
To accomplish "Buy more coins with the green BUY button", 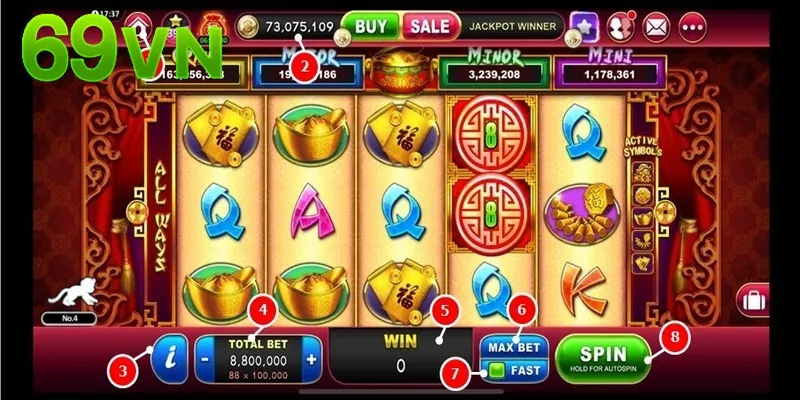I will 372,25.
